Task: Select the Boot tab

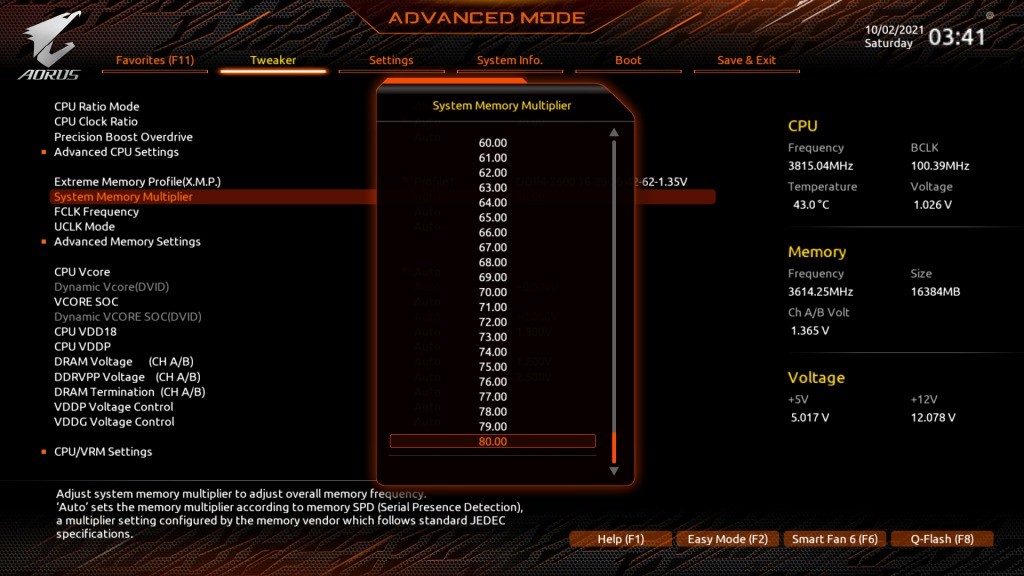Action: [x=628, y=60]
